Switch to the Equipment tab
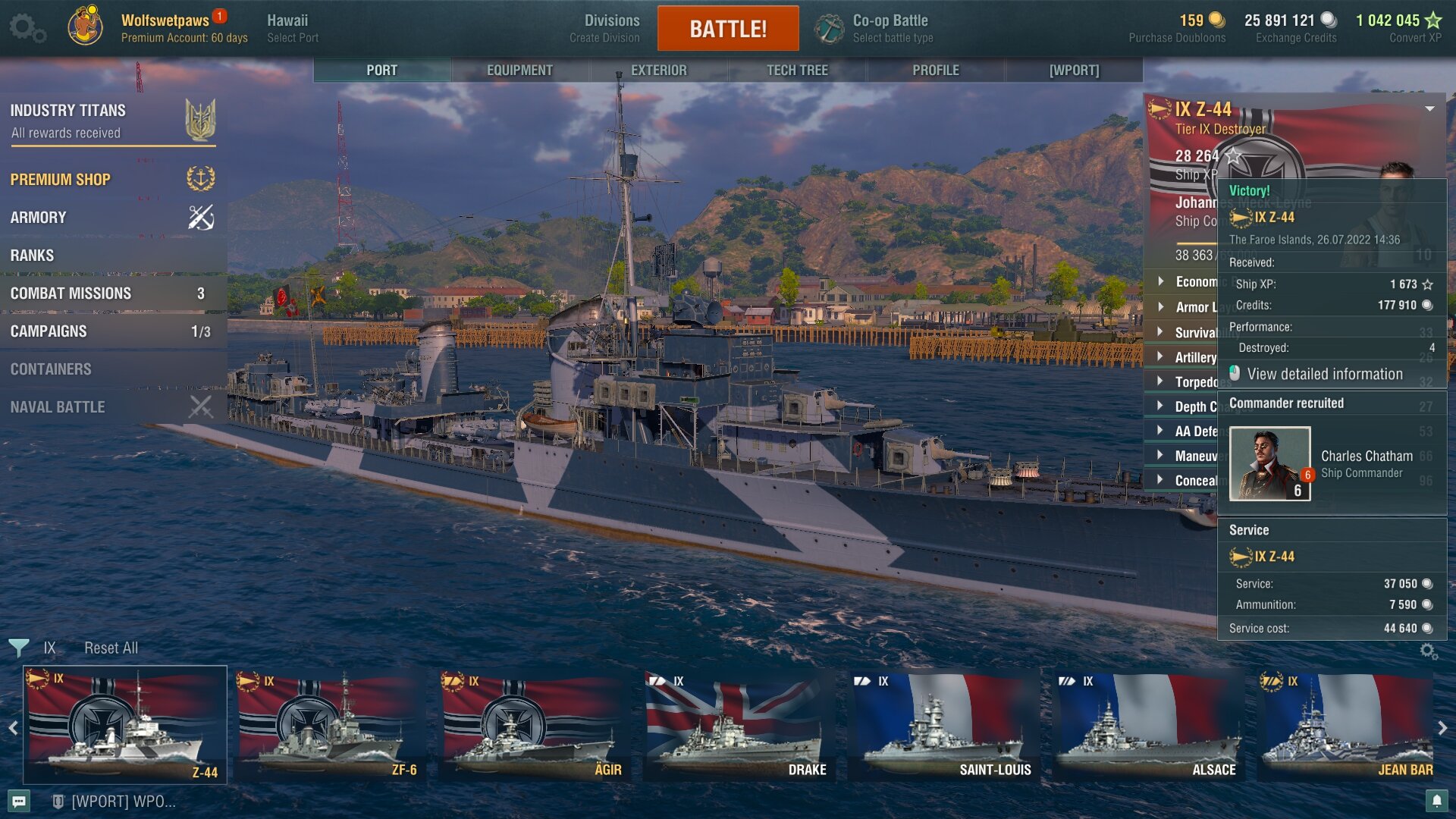The image size is (1456, 819). [x=519, y=70]
